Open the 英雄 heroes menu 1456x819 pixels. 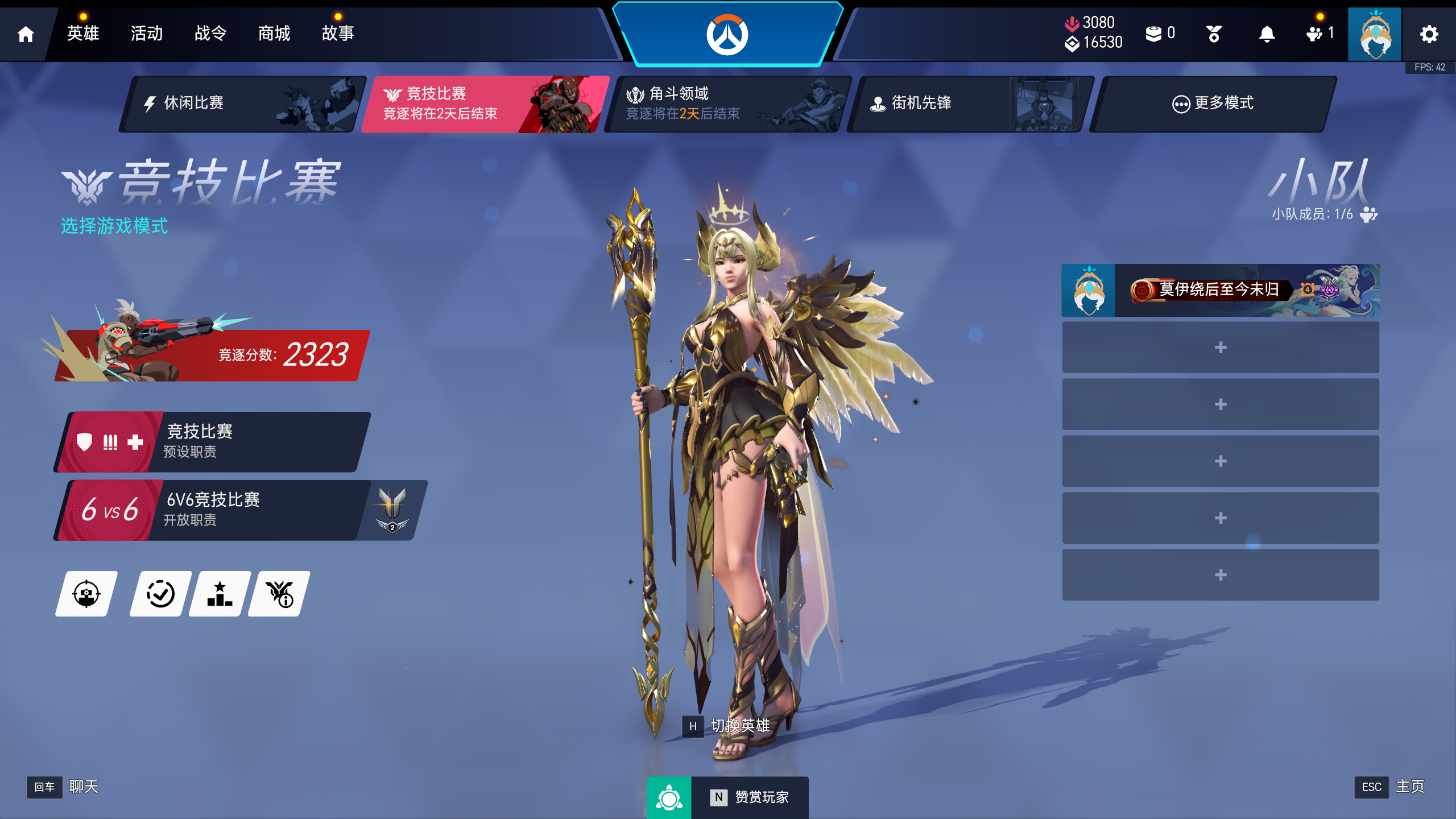pyautogui.click(x=83, y=34)
